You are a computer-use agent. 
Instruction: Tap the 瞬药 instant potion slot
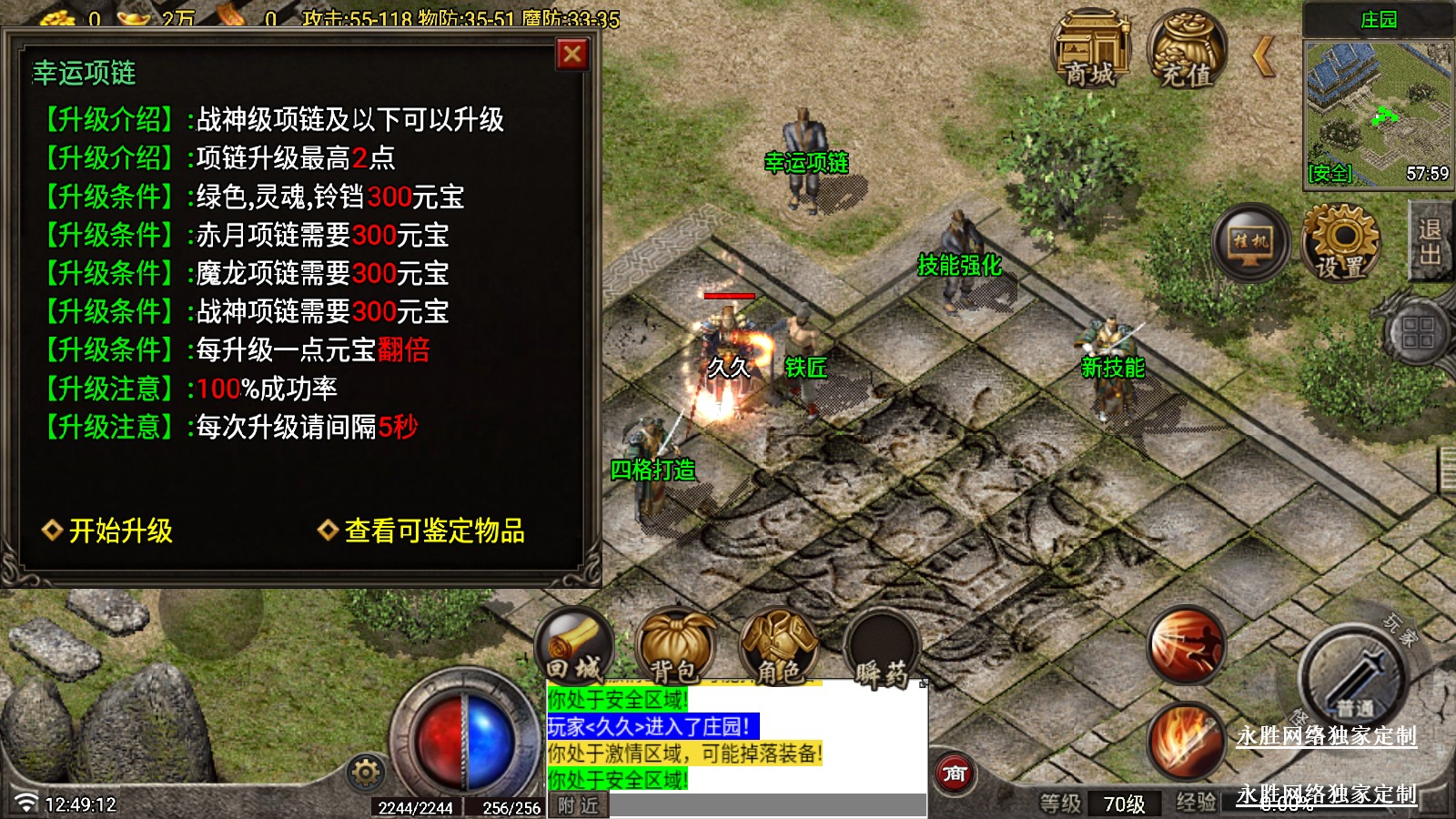[881, 649]
